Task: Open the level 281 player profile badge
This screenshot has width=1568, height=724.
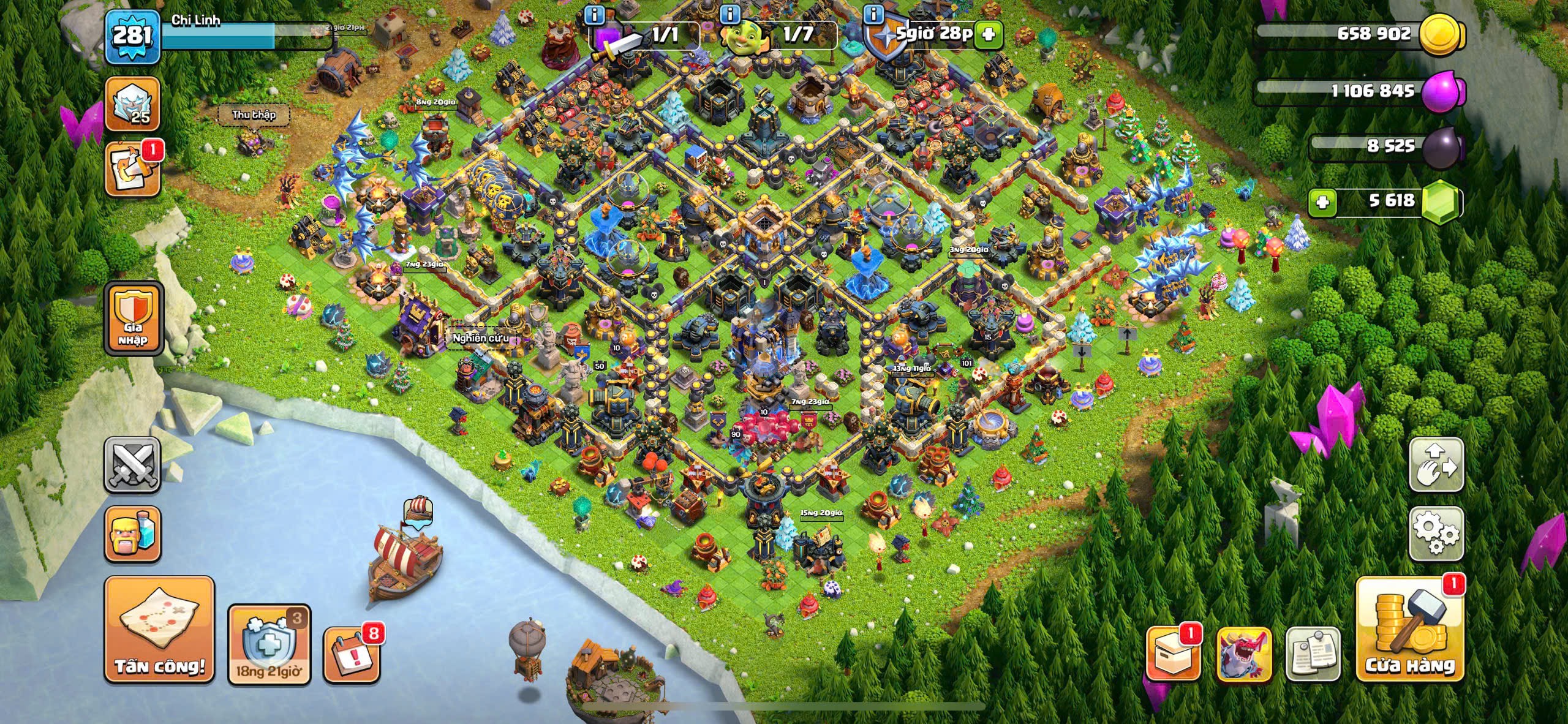Action: 132,36
